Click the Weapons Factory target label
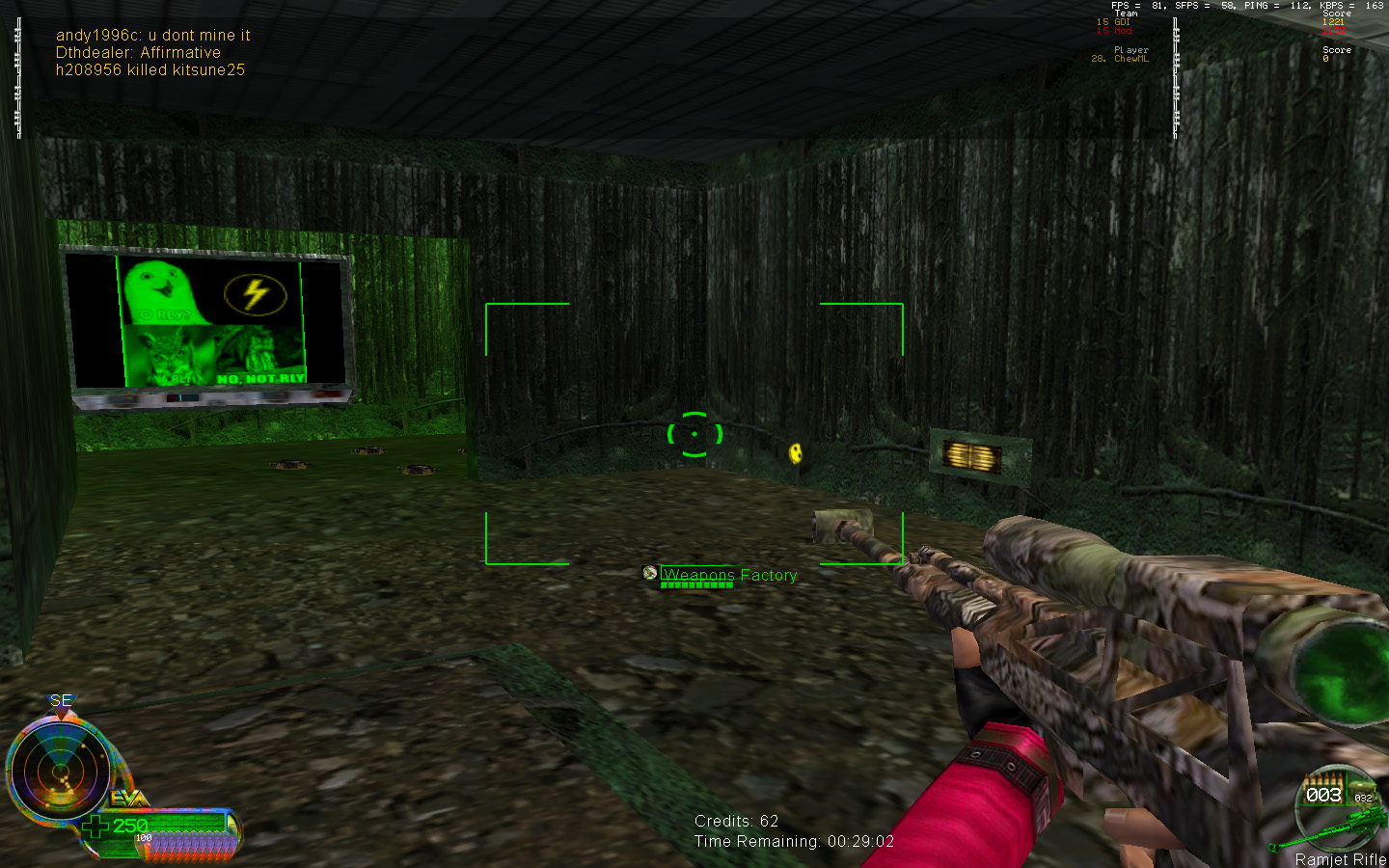 pos(729,575)
